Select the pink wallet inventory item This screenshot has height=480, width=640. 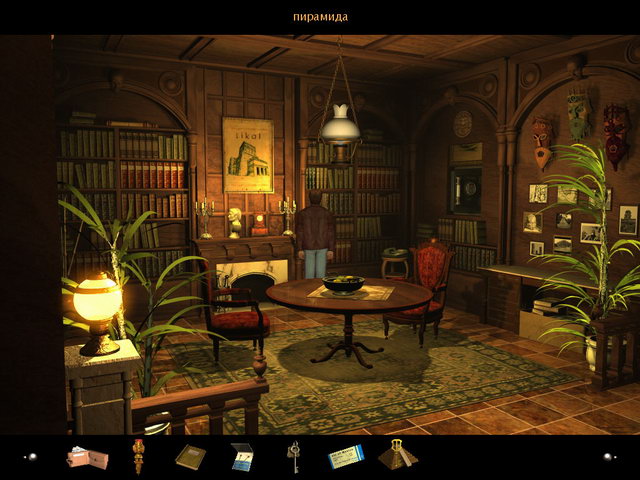click(x=86, y=458)
